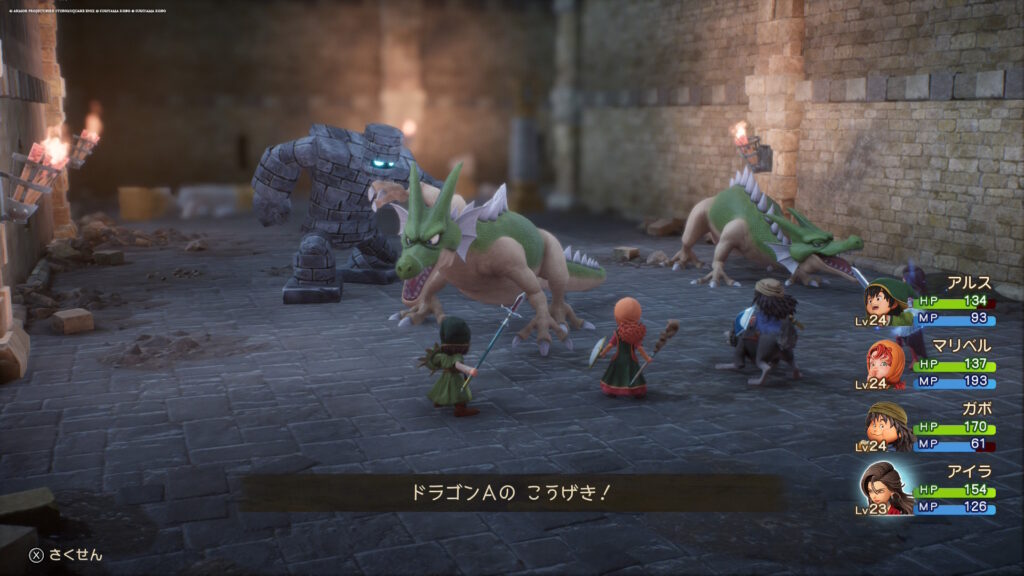Click アイラ's highlighted portrait
Image resolution: width=1024 pixels, height=576 pixels.
point(886,488)
